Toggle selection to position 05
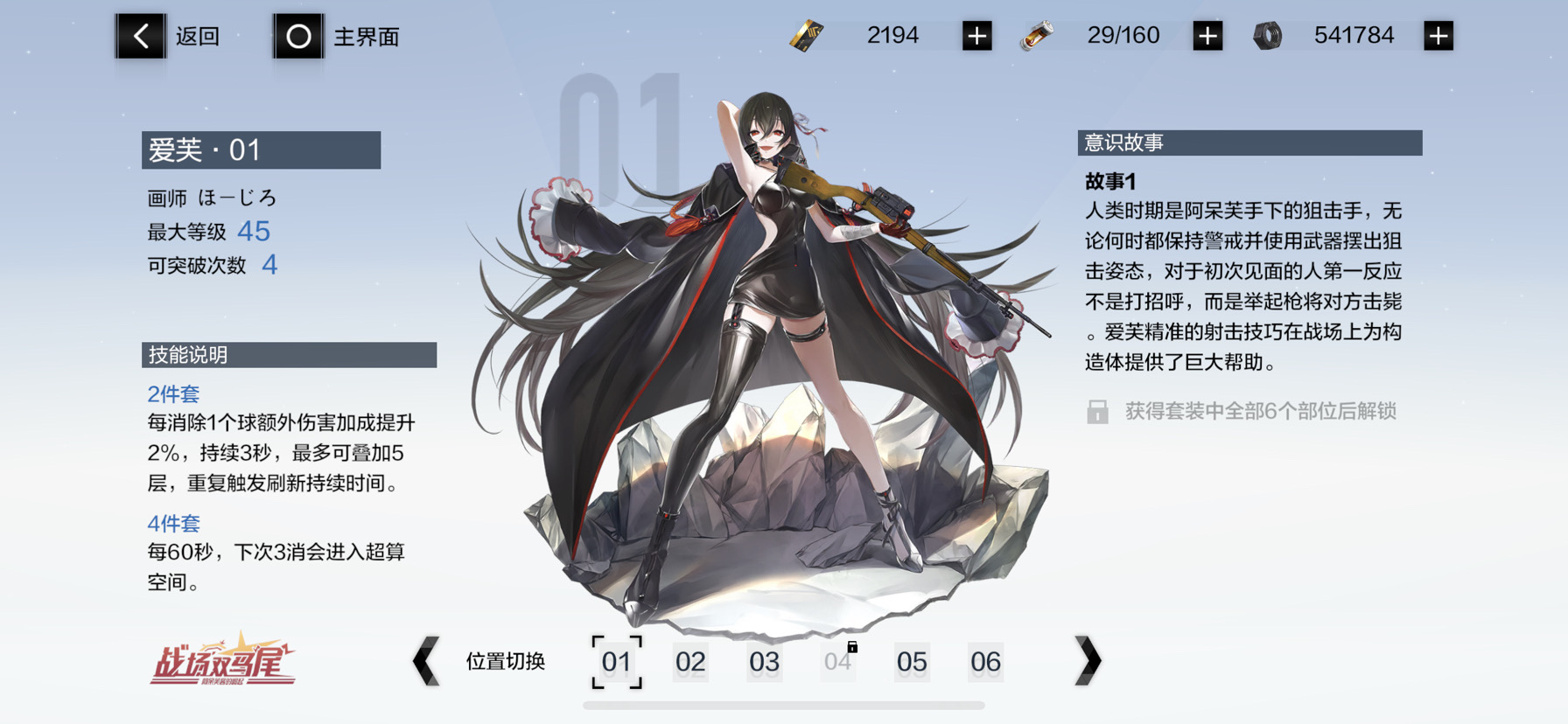Image resolution: width=1568 pixels, height=724 pixels. point(913,663)
